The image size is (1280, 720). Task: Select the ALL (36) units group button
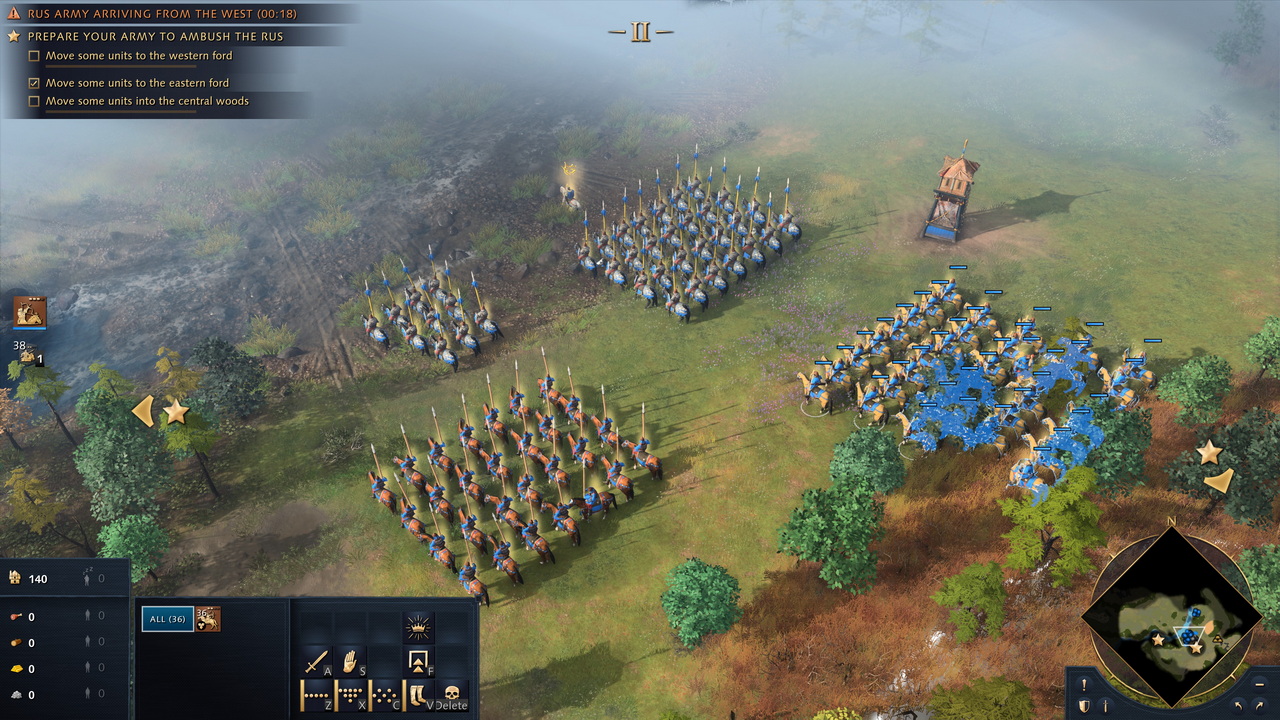[x=167, y=619]
